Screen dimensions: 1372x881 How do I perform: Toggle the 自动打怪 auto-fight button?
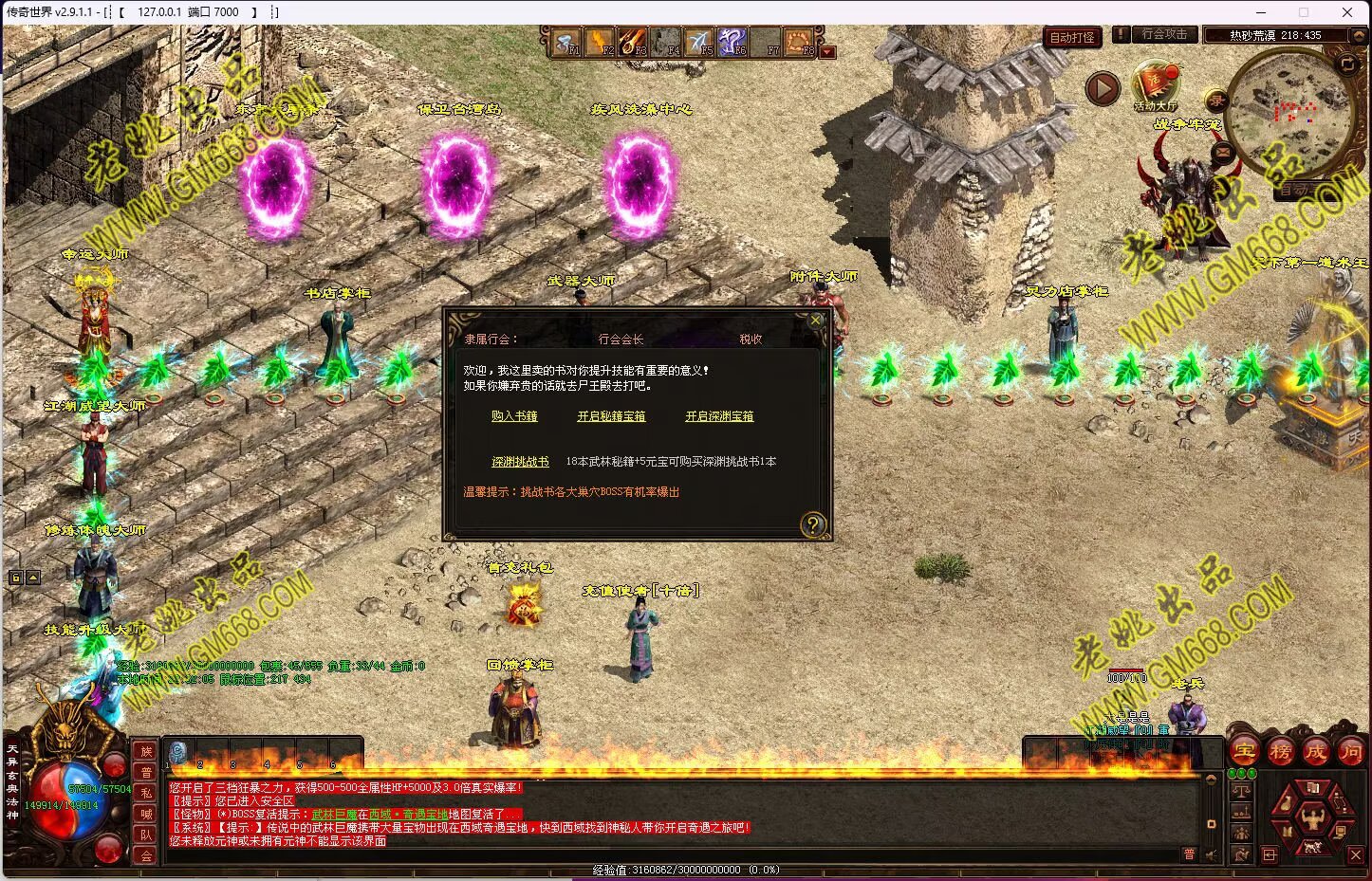pyautogui.click(x=1072, y=37)
